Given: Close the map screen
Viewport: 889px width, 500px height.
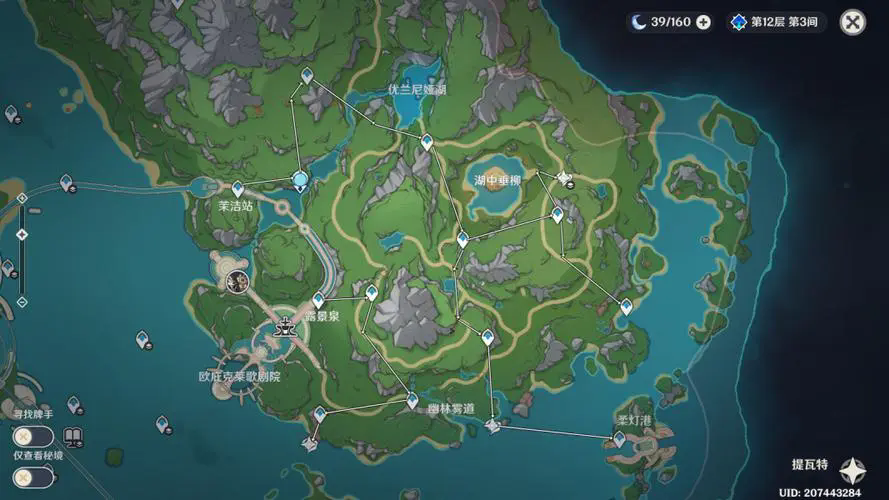Looking at the screenshot, I should click(852, 22).
